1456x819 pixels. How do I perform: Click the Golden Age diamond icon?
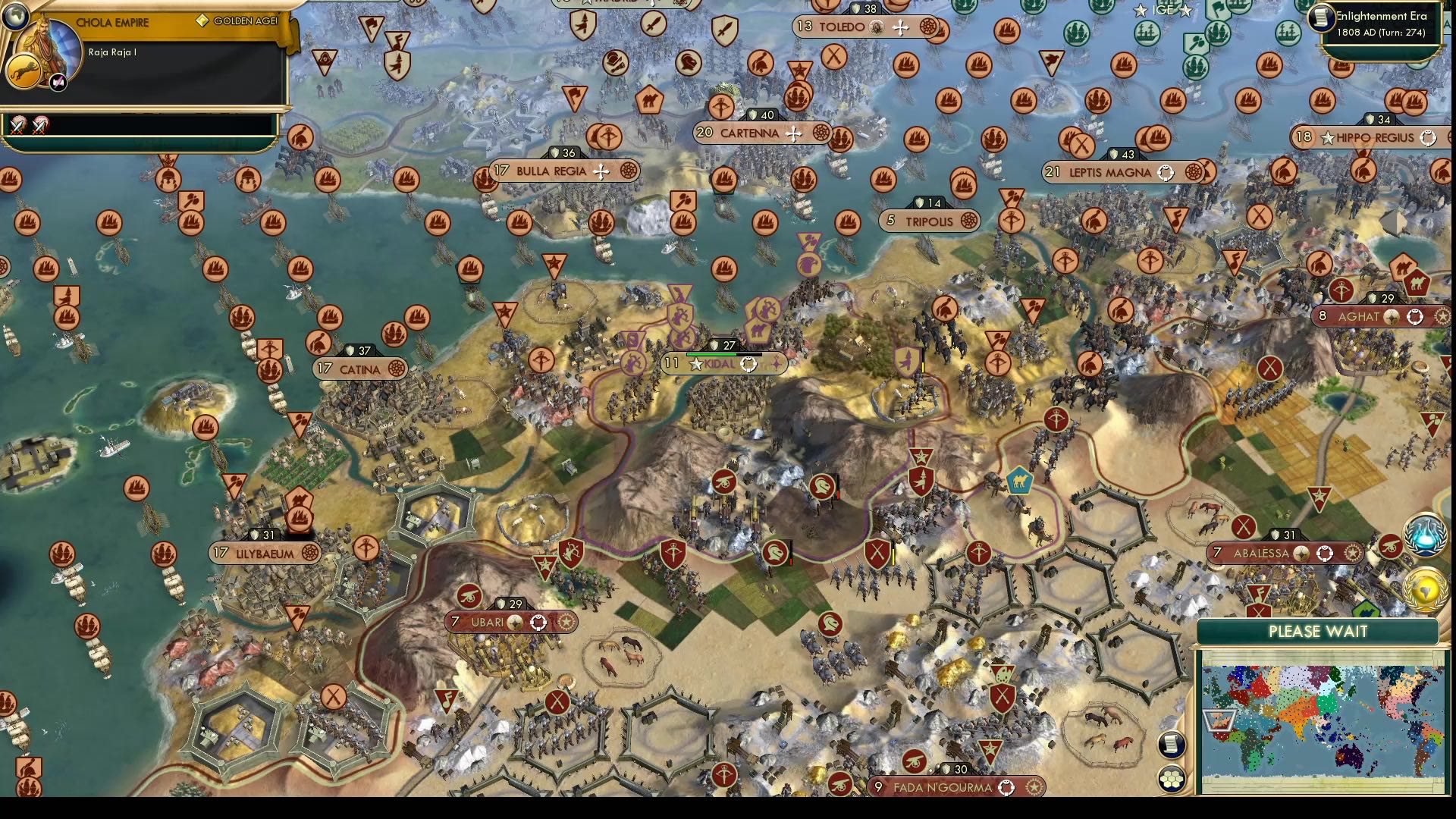coord(202,21)
